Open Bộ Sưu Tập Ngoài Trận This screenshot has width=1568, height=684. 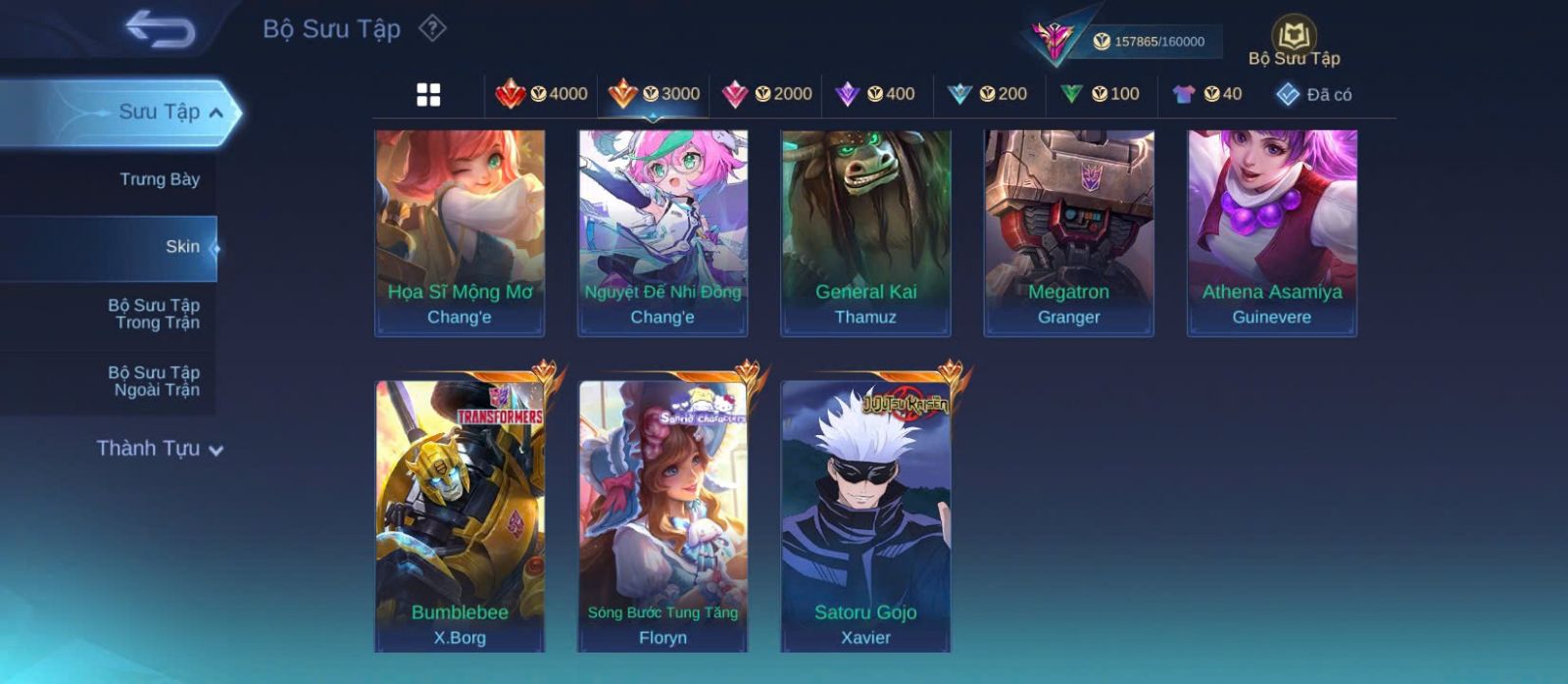[153, 381]
